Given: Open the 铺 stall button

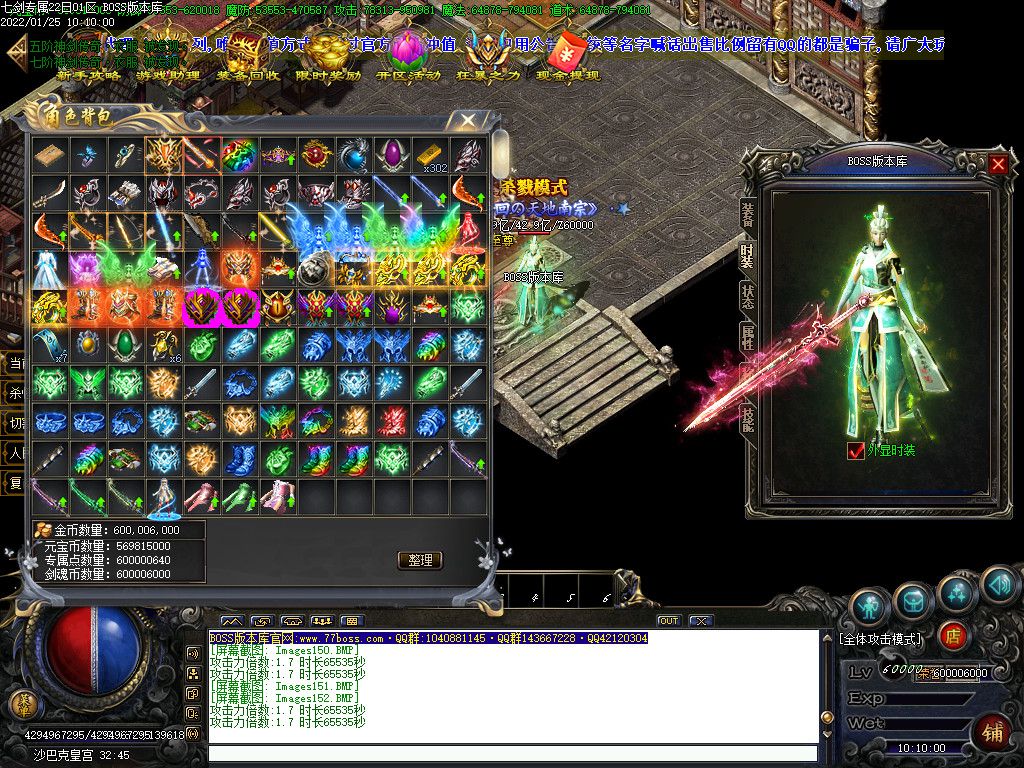Looking at the screenshot, I should [992, 732].
